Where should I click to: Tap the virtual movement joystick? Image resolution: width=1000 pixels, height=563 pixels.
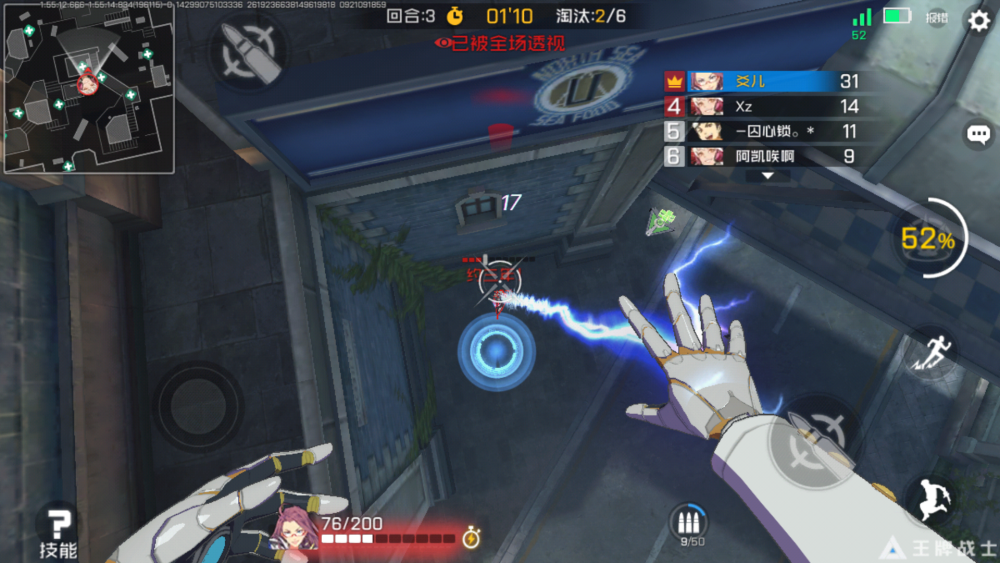[x=197, y=407]
